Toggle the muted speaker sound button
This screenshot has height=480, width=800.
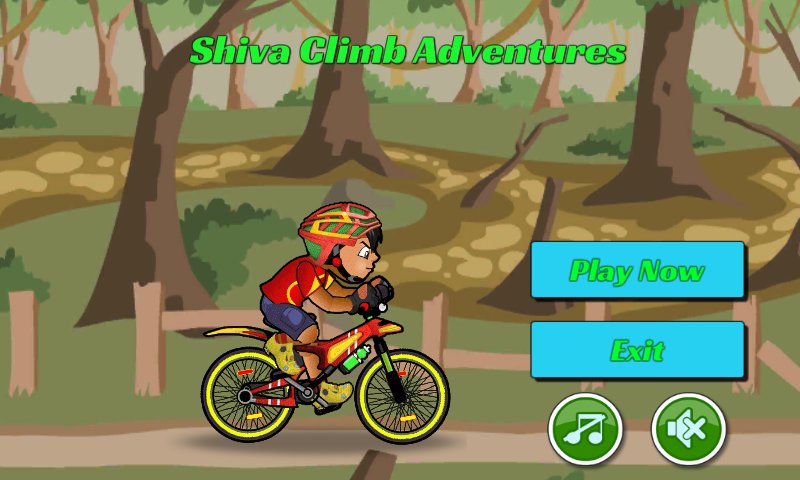688,431
